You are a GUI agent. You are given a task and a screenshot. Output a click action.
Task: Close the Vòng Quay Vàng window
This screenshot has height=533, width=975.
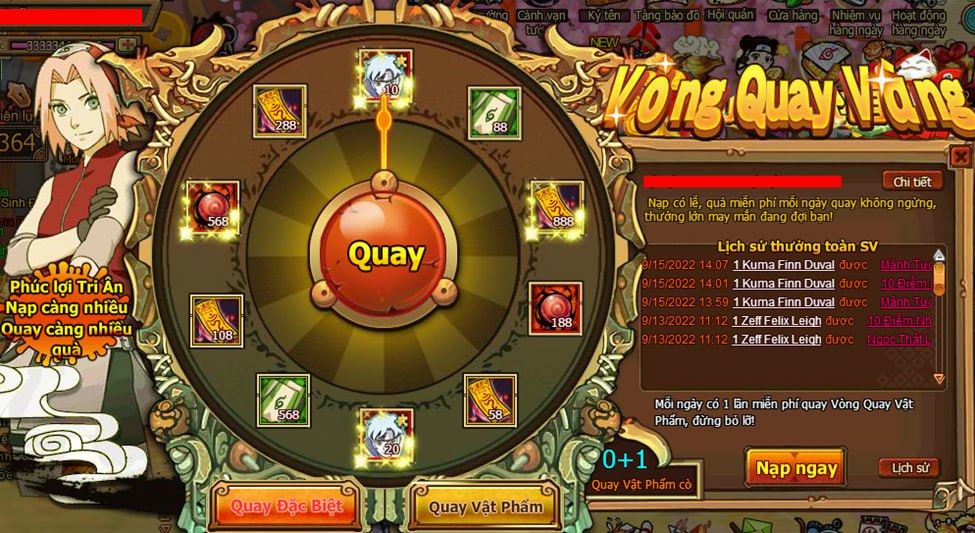tap(960, 157)
